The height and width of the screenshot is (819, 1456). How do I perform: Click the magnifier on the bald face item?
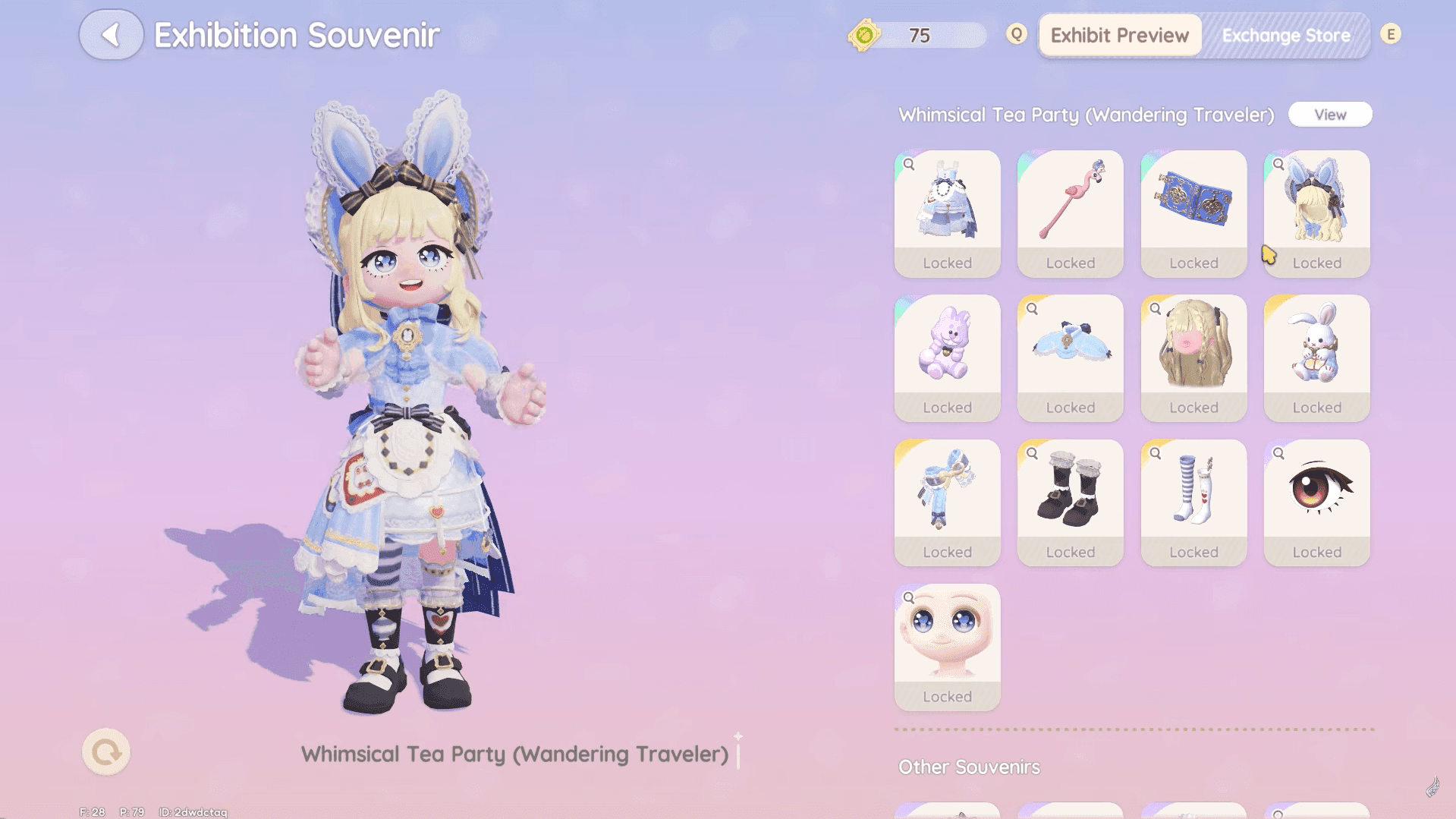pyautogui.click(x=908, y=597)
